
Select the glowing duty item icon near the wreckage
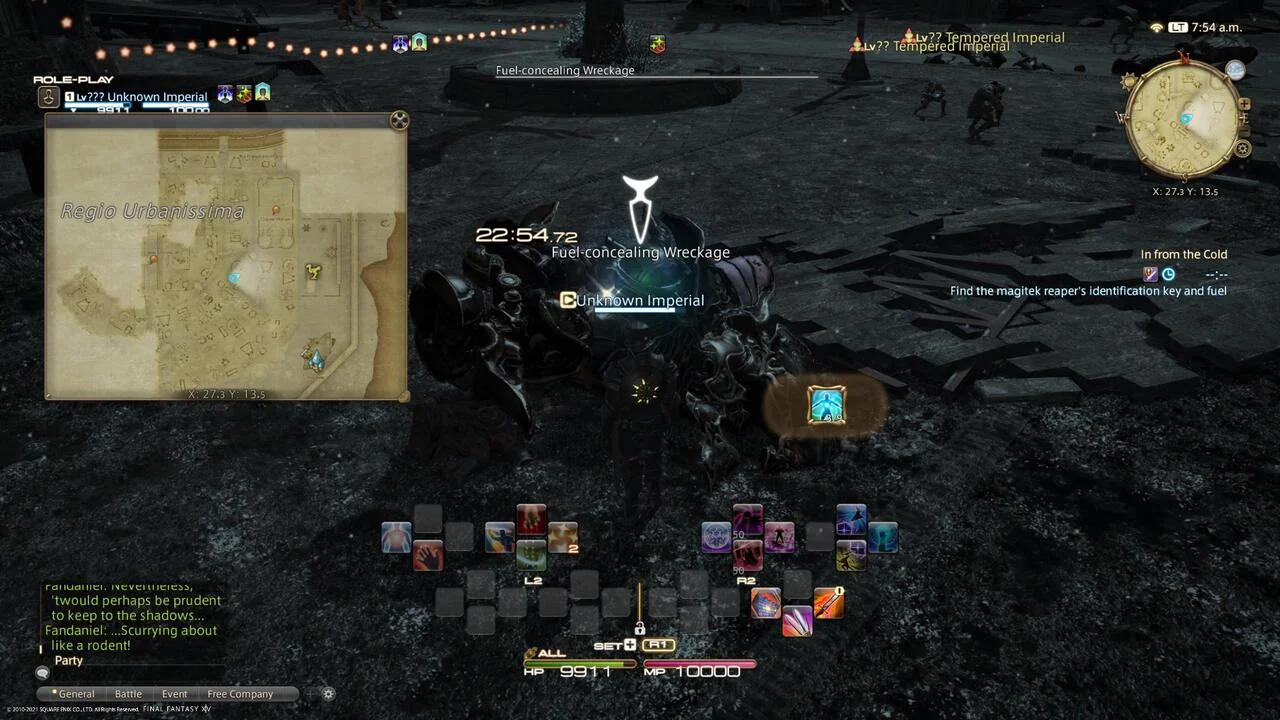827,405
